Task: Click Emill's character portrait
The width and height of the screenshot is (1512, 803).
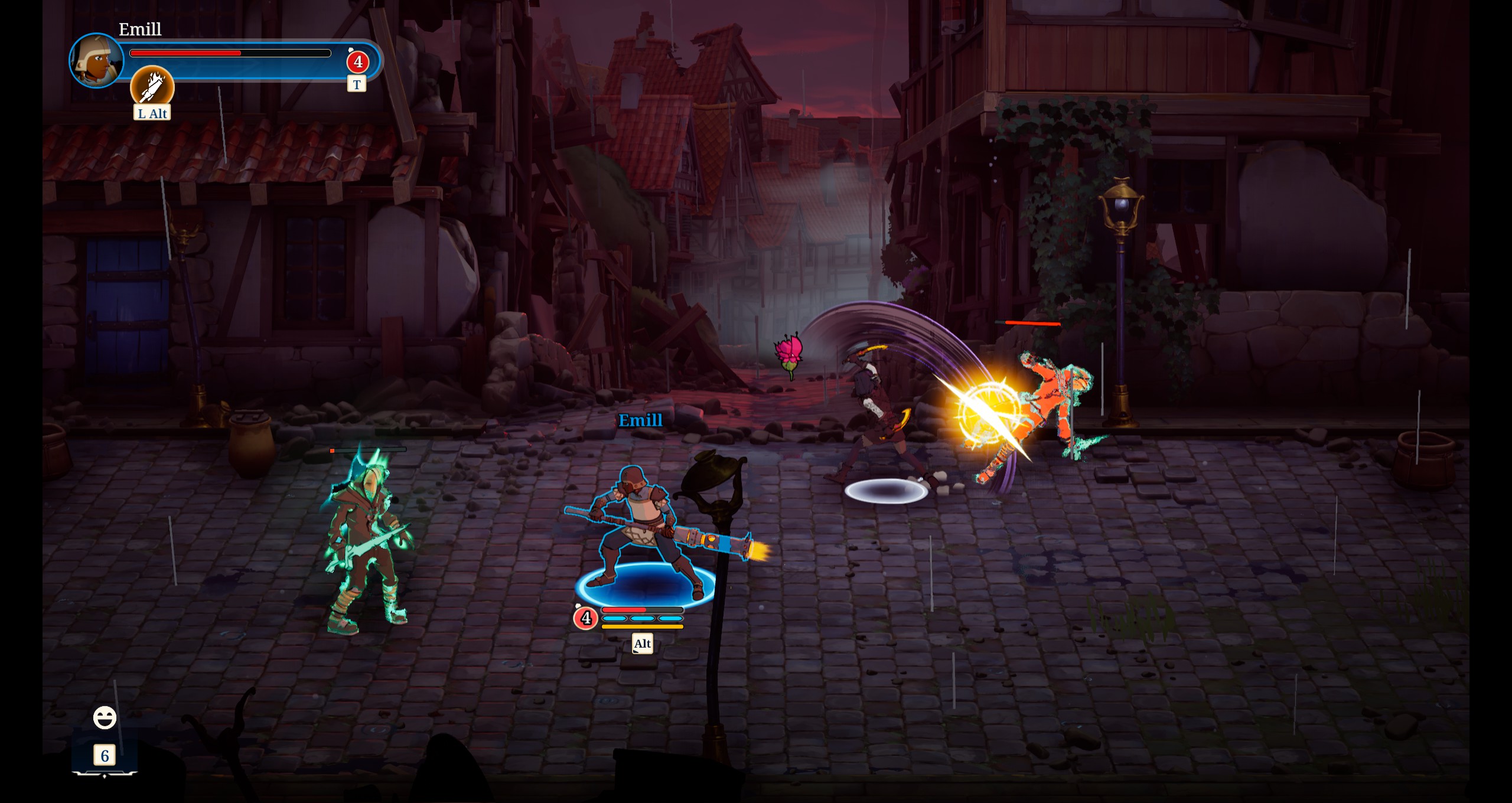Action: (96, 60)
